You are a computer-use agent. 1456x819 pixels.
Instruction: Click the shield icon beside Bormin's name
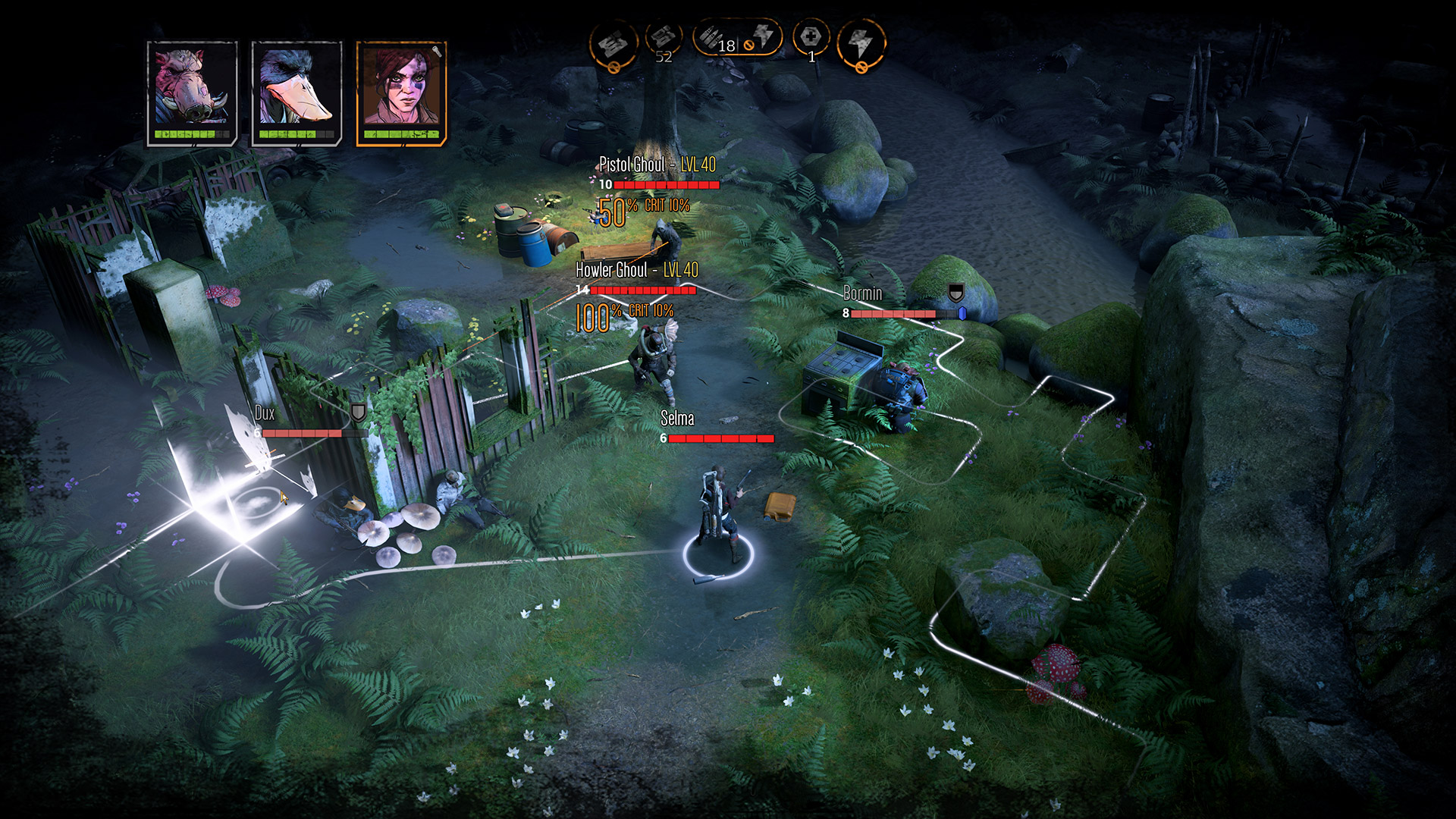click(955, 291)
